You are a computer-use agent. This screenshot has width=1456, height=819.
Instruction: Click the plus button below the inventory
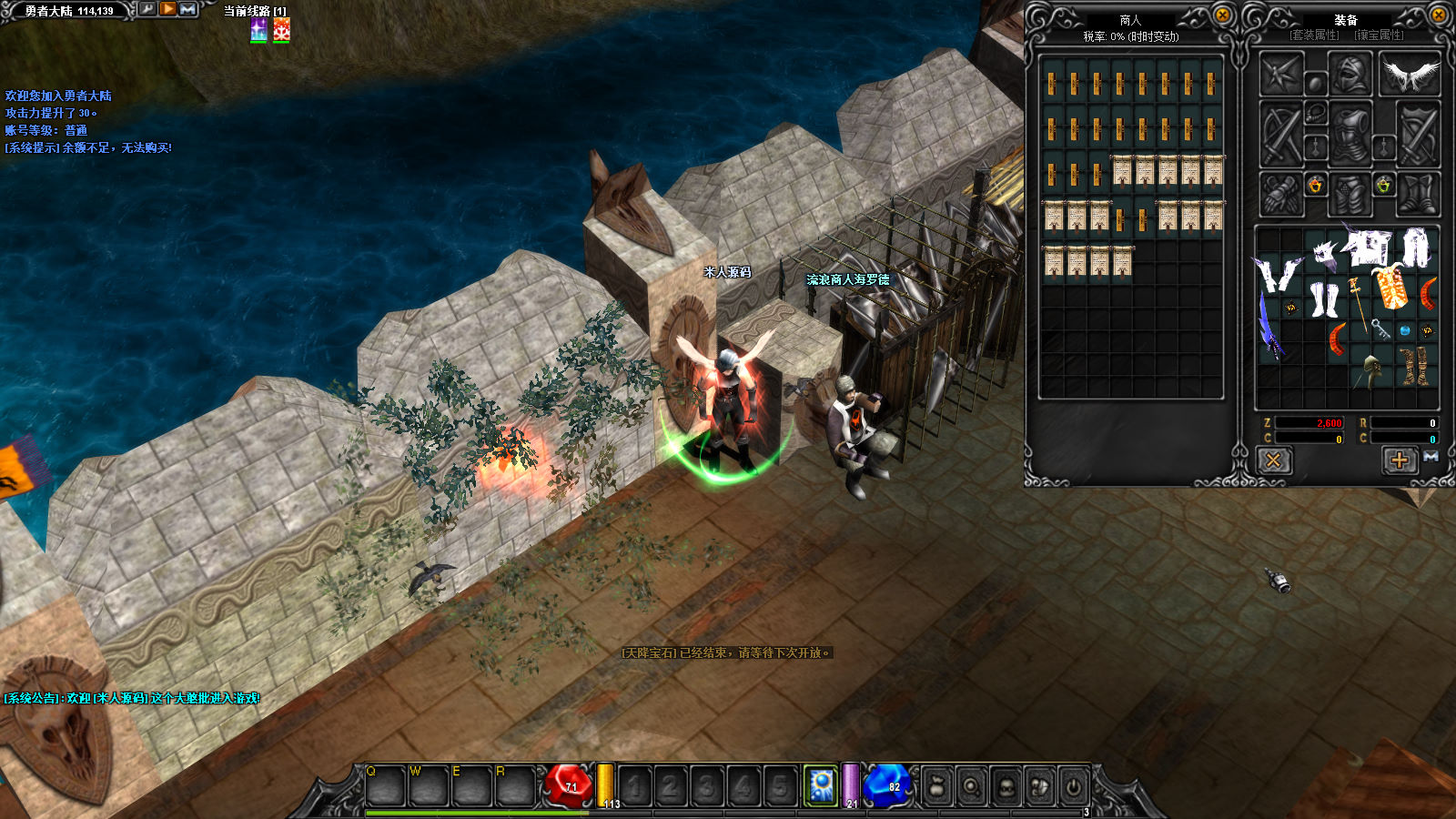[x=1400, y=460]
